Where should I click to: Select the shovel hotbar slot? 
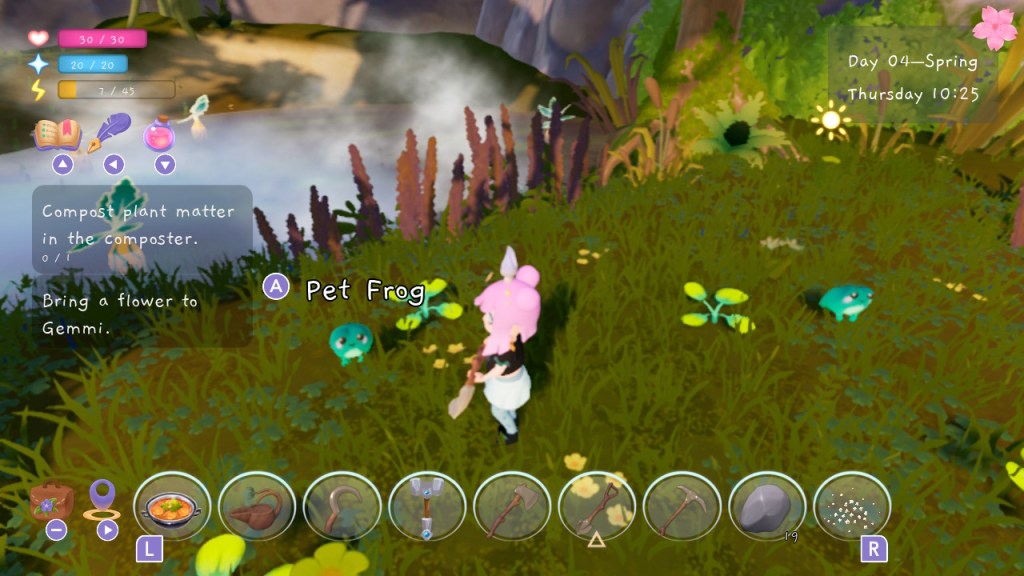point(597,507)
